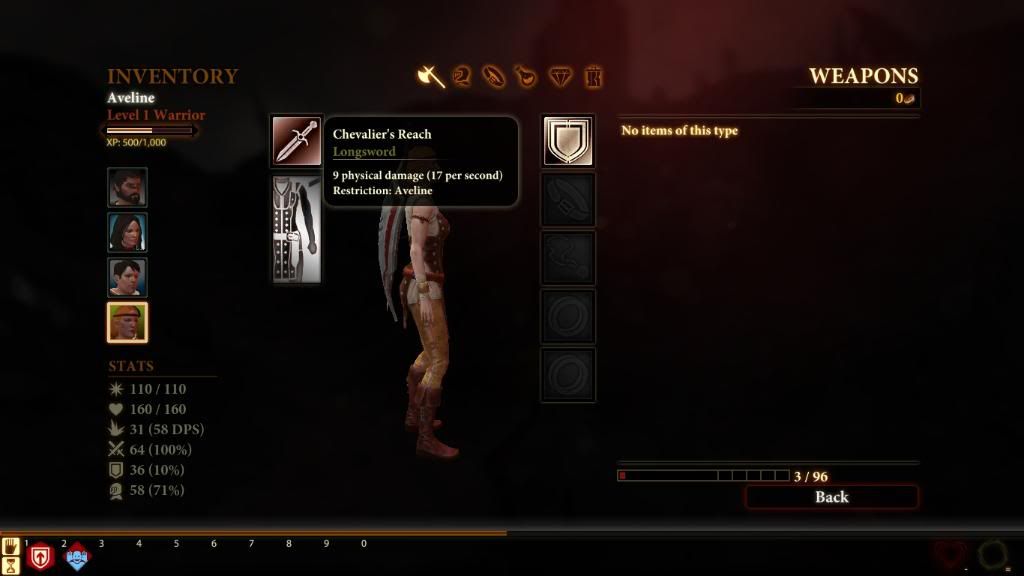
Task: Click the equipped shield slot
Action: pyautogui.click(x=568, y=141)
